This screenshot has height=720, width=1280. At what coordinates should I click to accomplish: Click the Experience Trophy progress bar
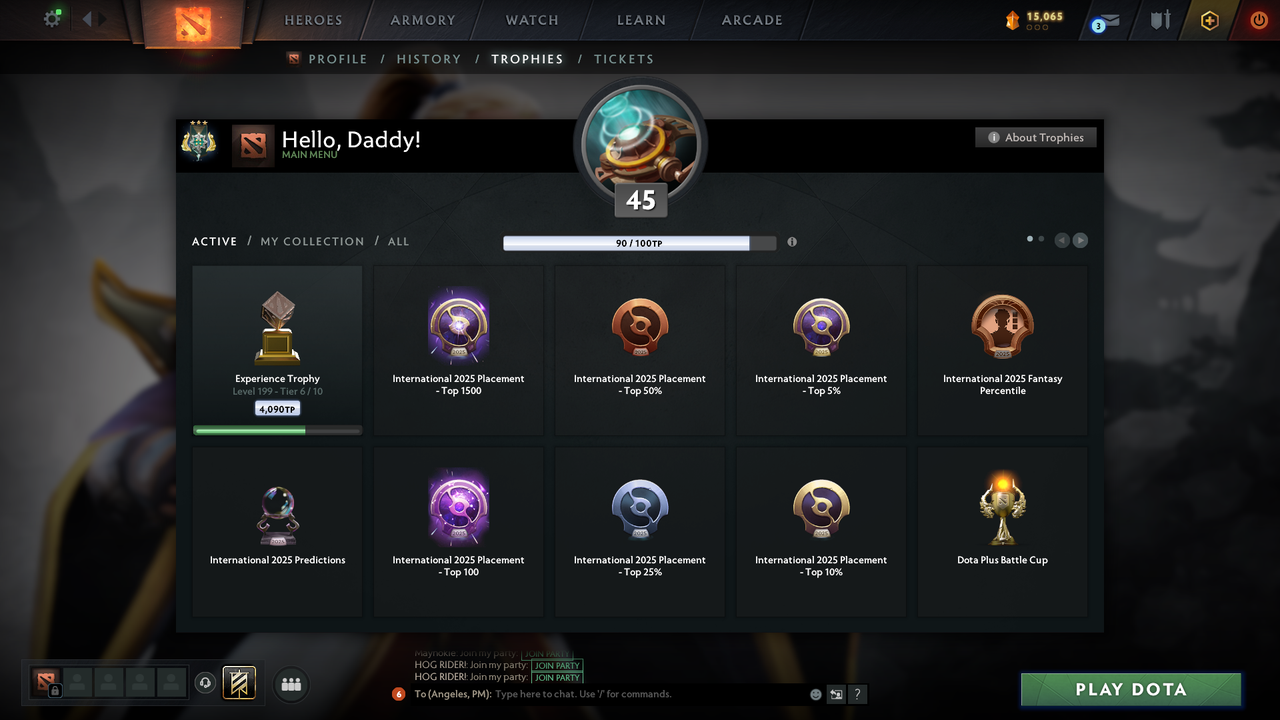276,429
